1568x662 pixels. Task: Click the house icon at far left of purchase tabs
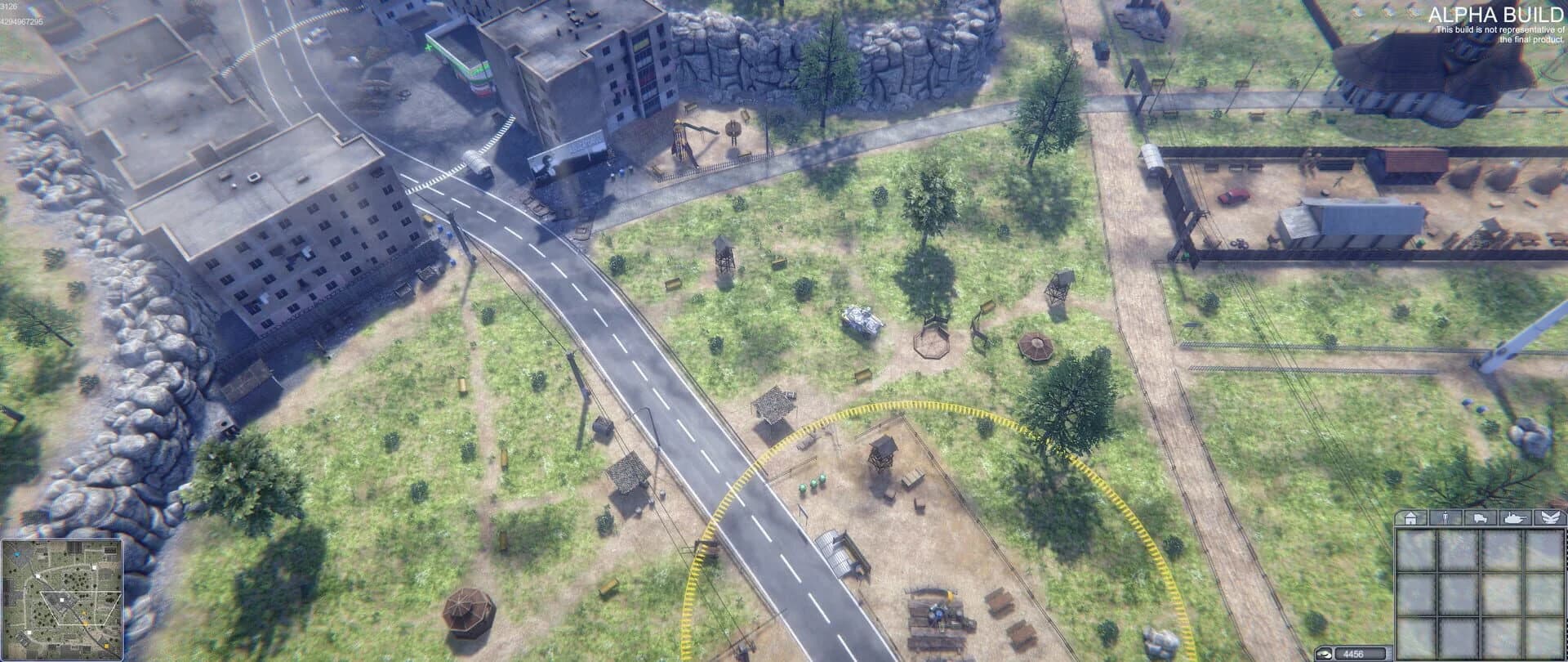1410,517
